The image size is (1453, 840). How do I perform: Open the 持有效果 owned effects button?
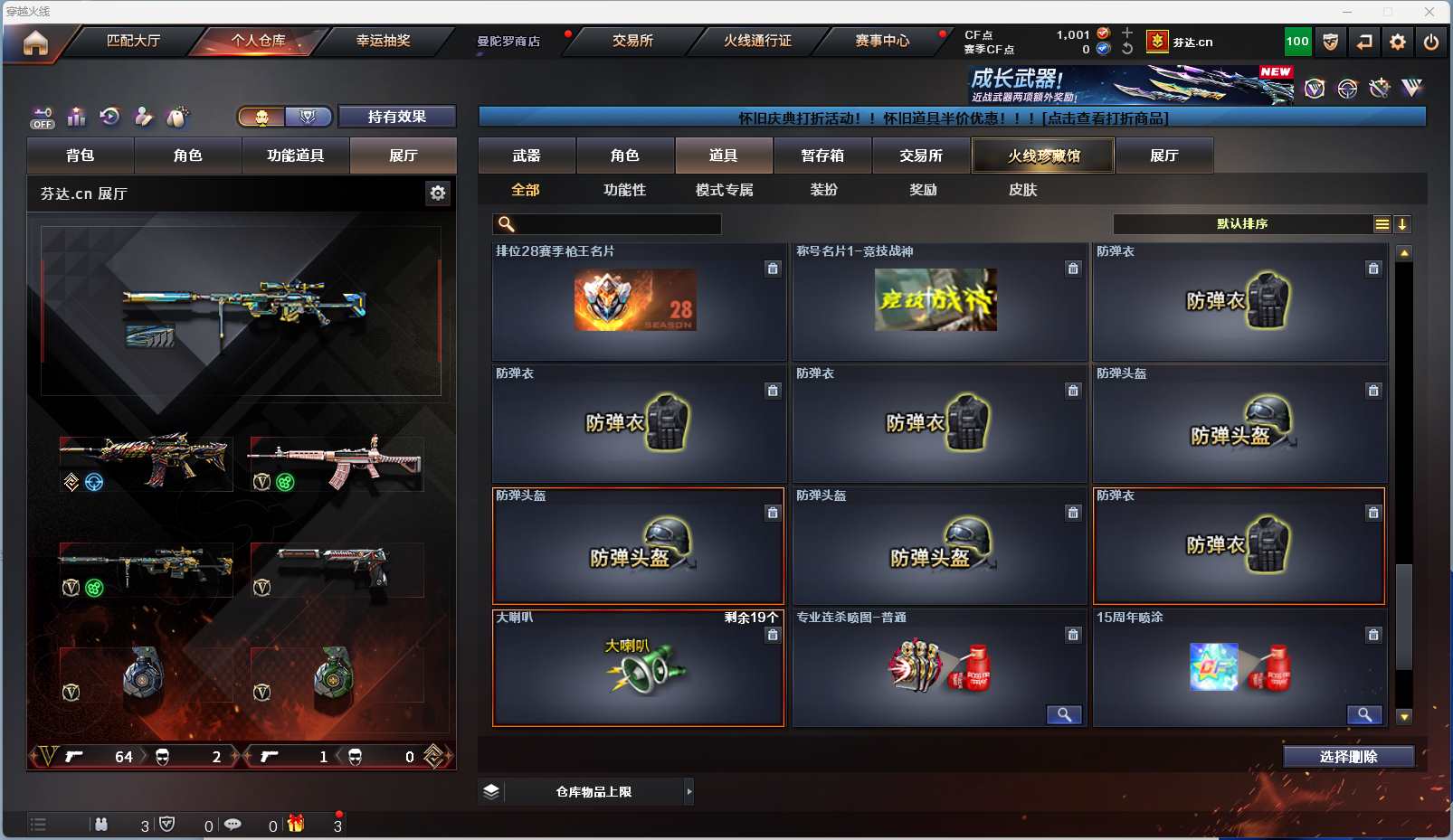point(396,117)
